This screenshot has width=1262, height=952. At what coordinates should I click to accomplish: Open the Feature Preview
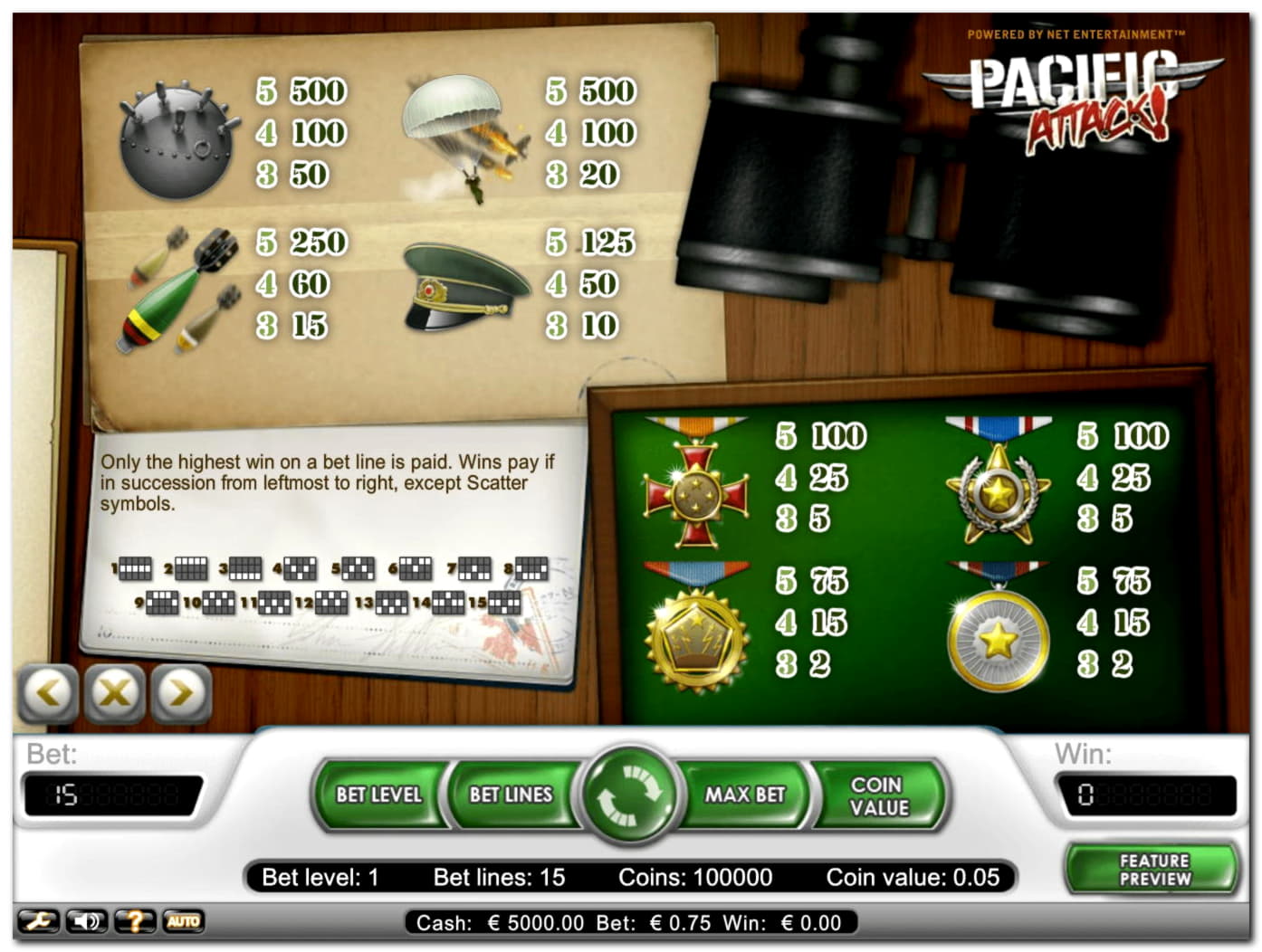(x=1154, y=870)
